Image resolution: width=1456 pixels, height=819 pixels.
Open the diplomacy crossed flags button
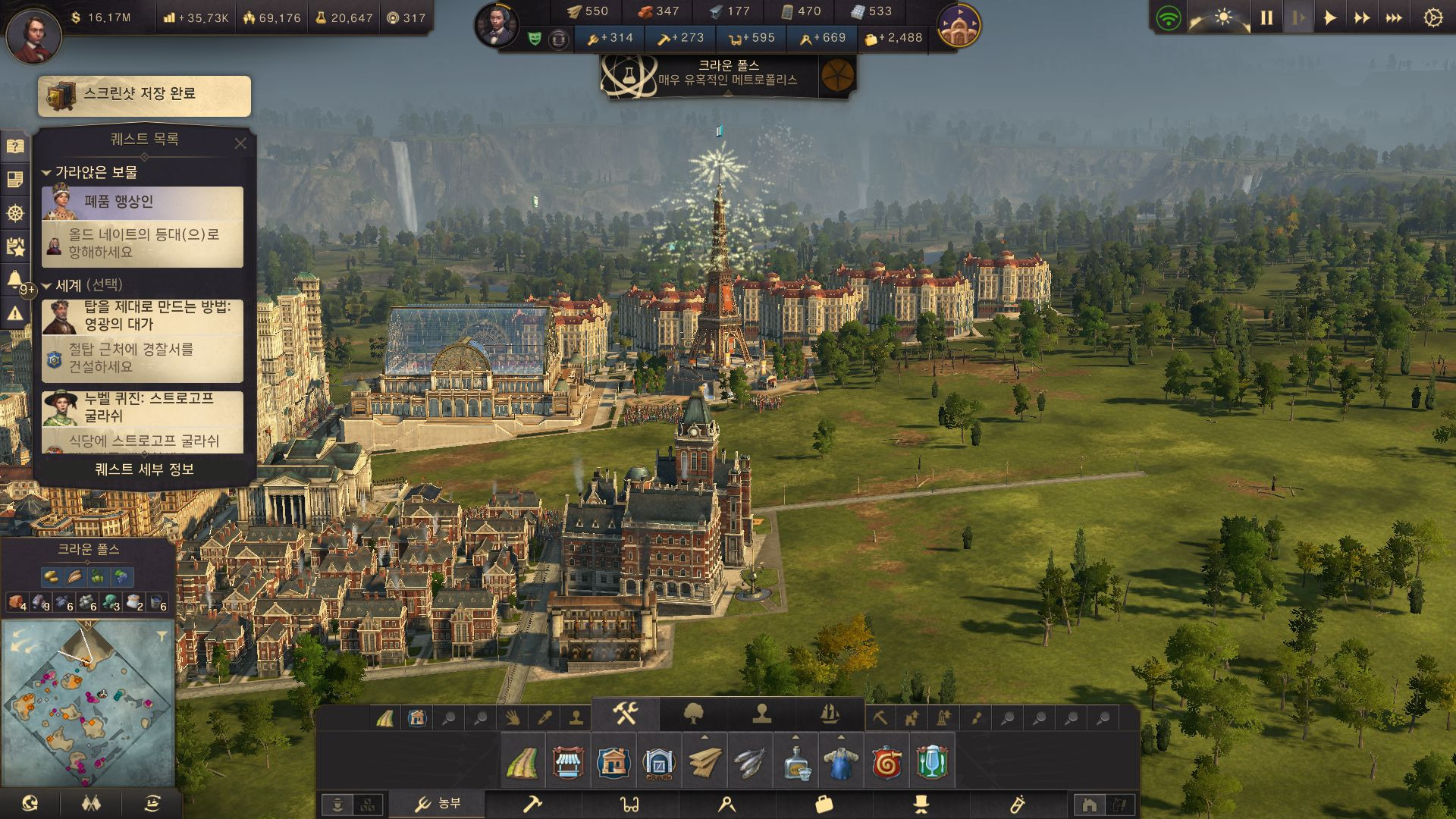(x=91, y=804)
